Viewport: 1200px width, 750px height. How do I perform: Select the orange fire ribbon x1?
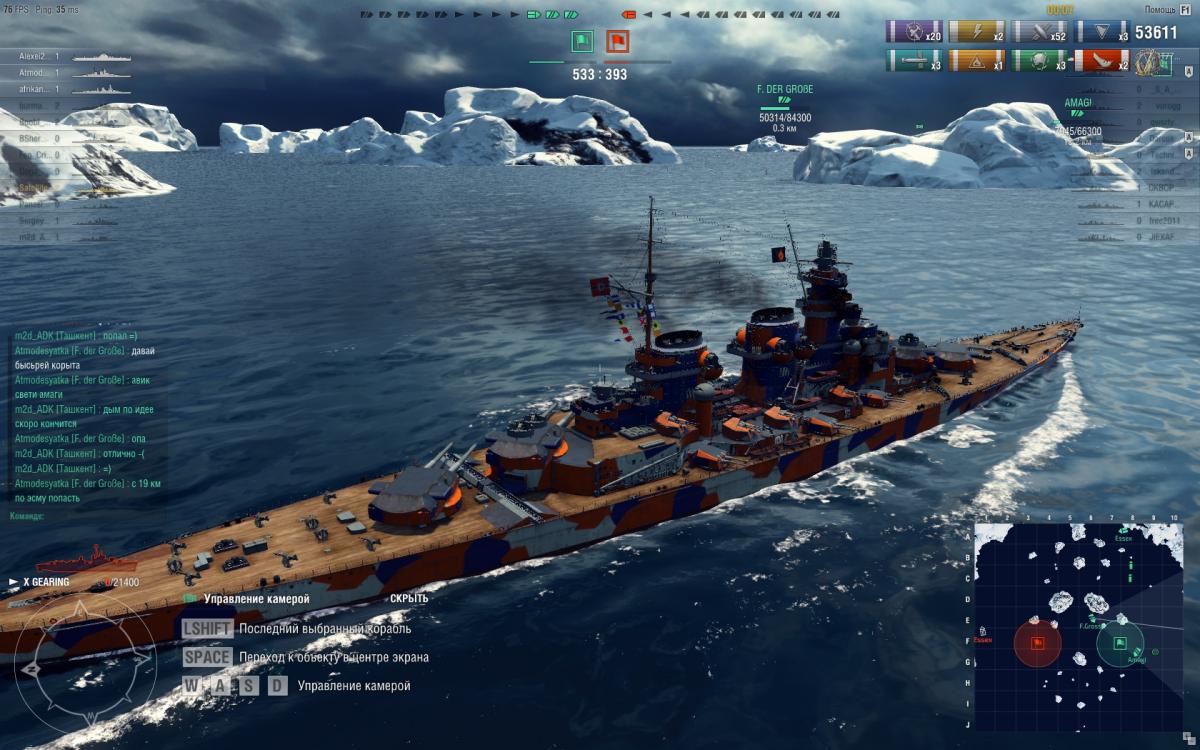tap(977, 61)
